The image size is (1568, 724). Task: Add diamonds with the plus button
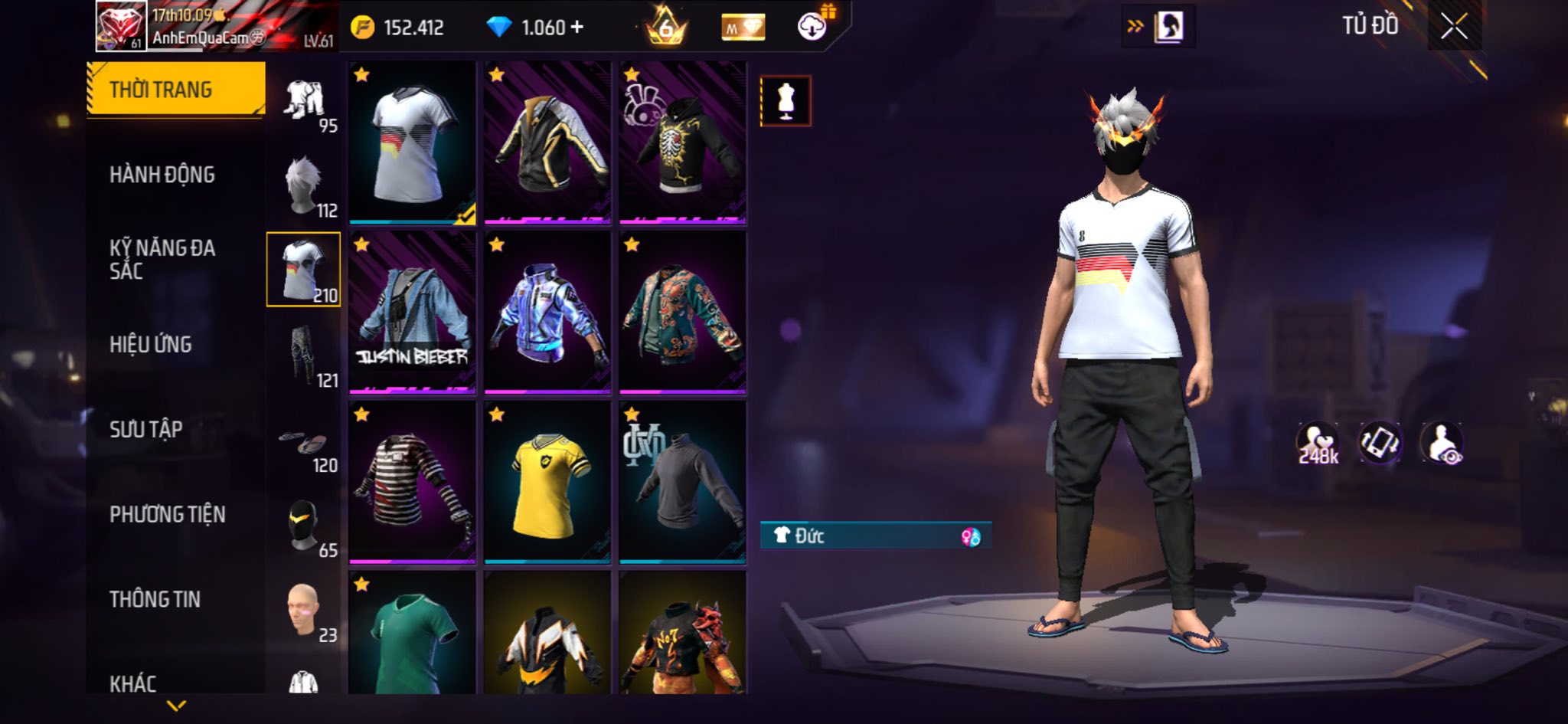577,28
